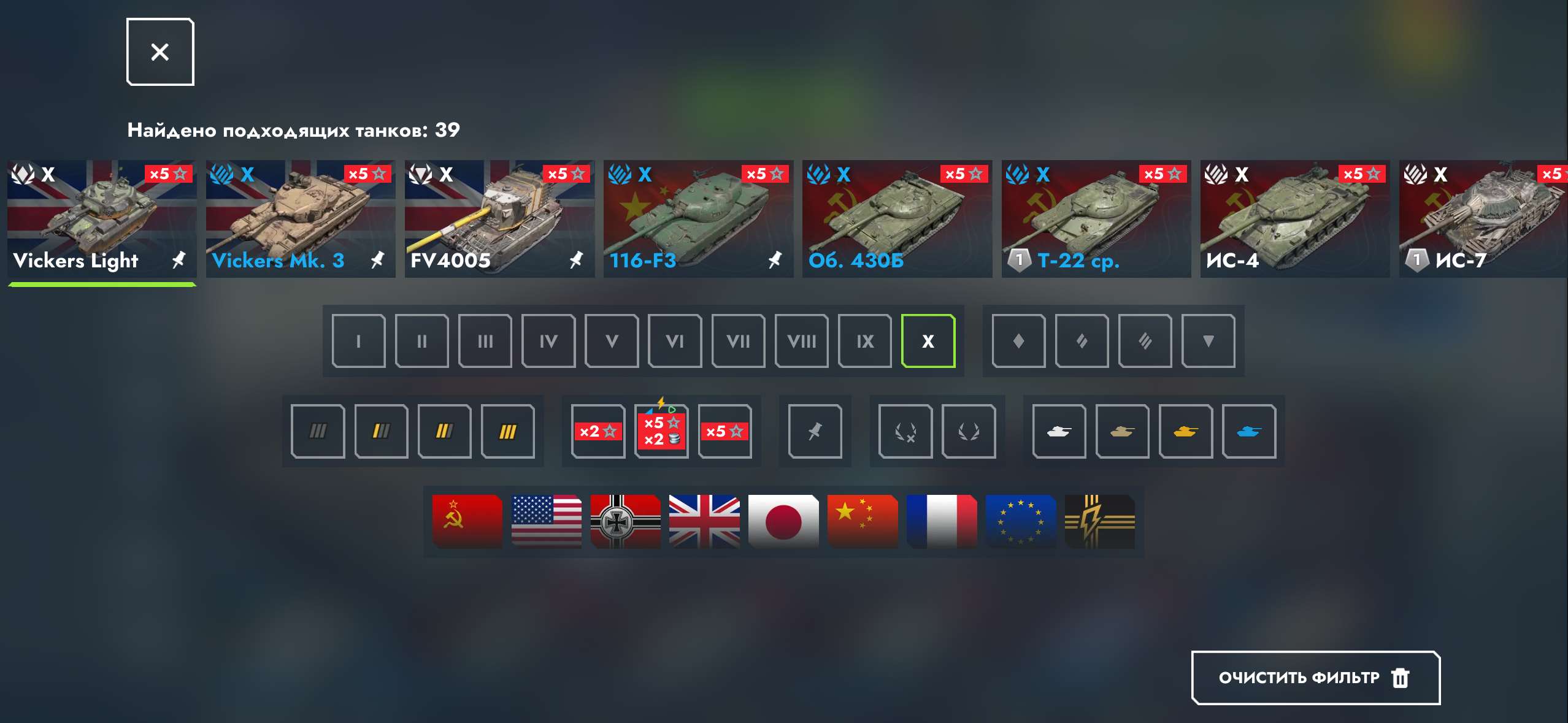Select the USA nation filter
This screenshot has width=1568, height=723.
pyautogui.click(x=545, y=521)
